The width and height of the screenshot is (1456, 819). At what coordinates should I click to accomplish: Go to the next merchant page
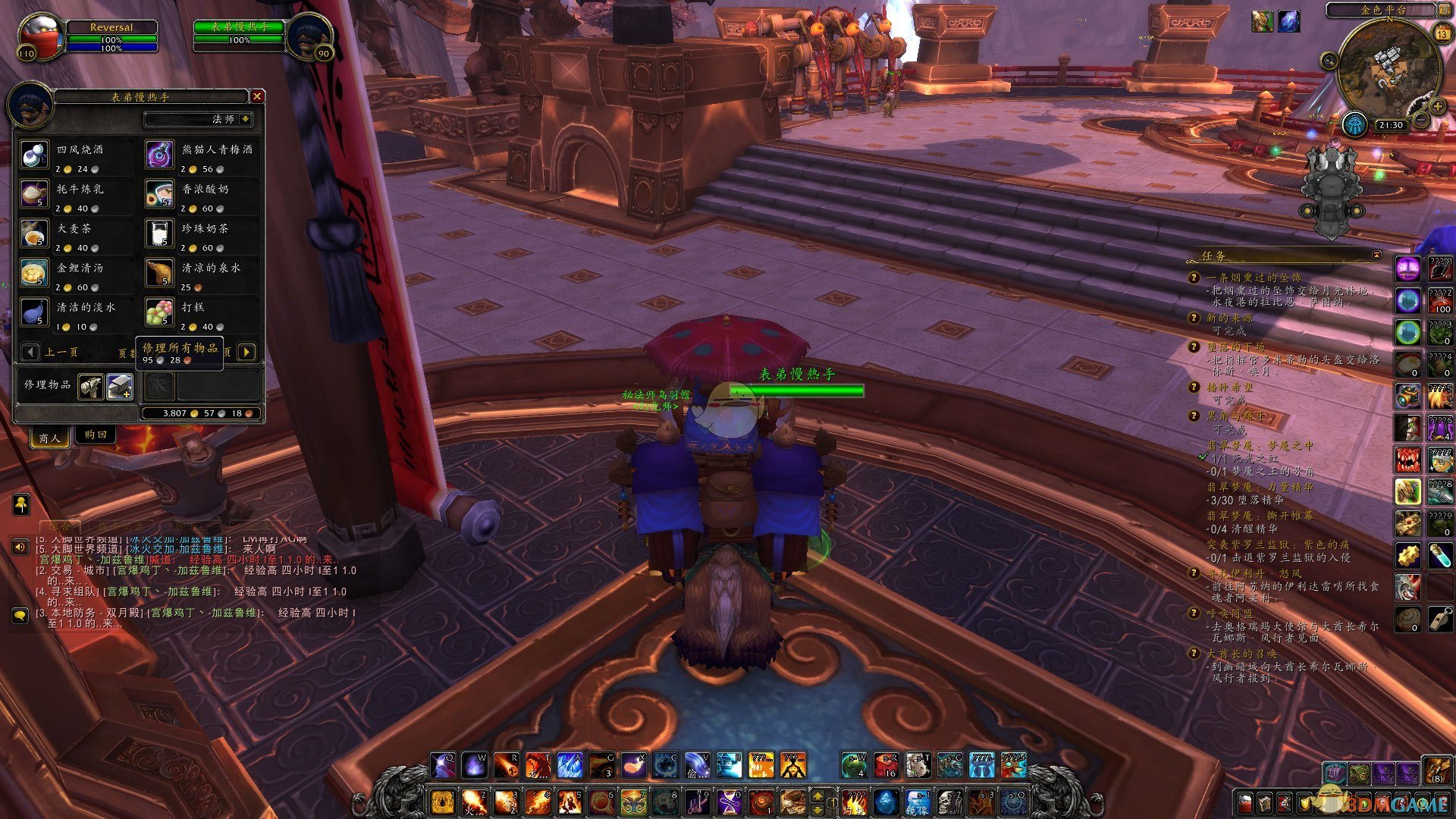(x=246, y=352)
